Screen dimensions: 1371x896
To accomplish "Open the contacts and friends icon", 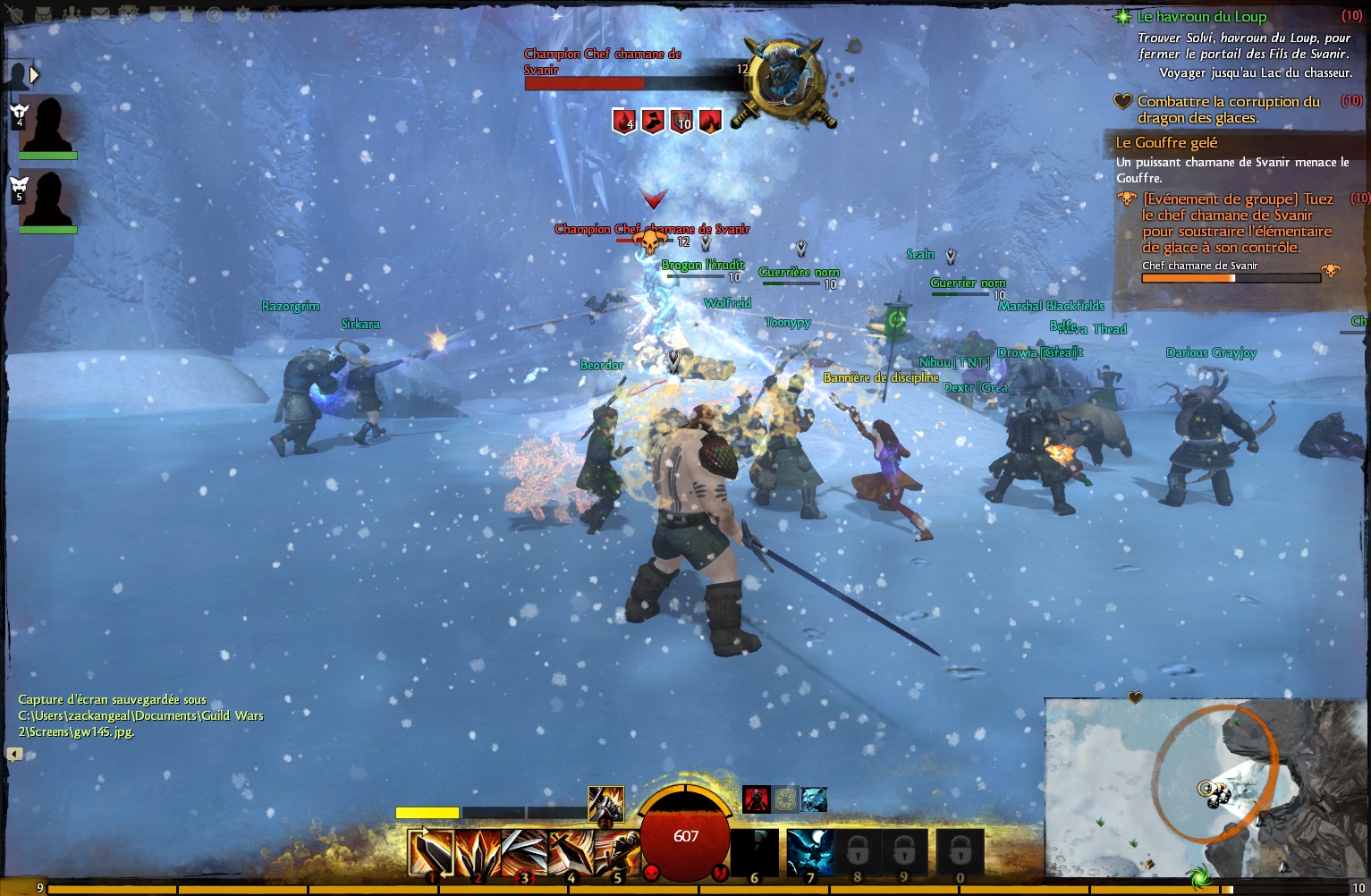I will click(x=72, y=14).
